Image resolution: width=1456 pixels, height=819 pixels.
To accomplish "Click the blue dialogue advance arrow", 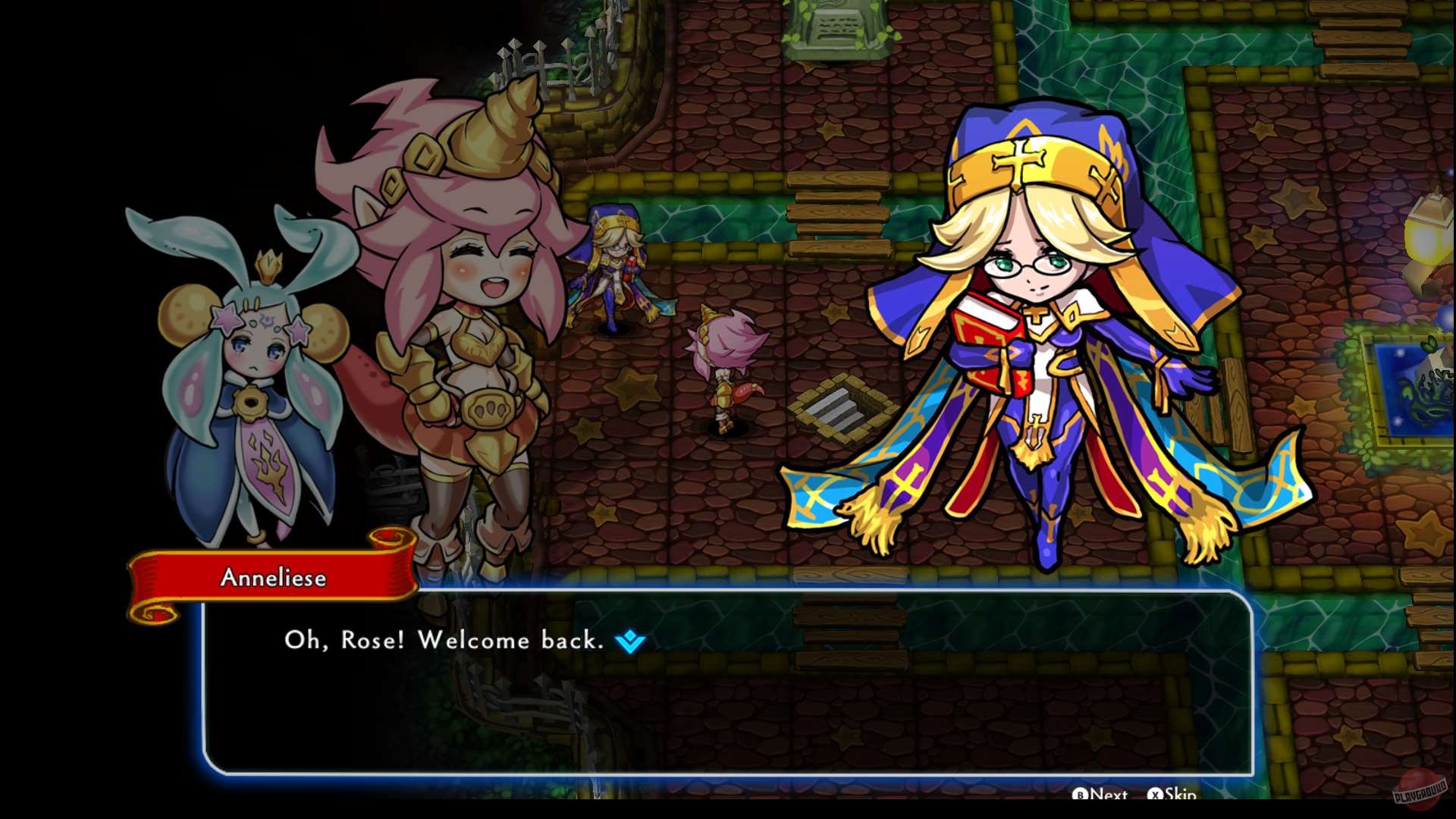I will pos(632,641).
